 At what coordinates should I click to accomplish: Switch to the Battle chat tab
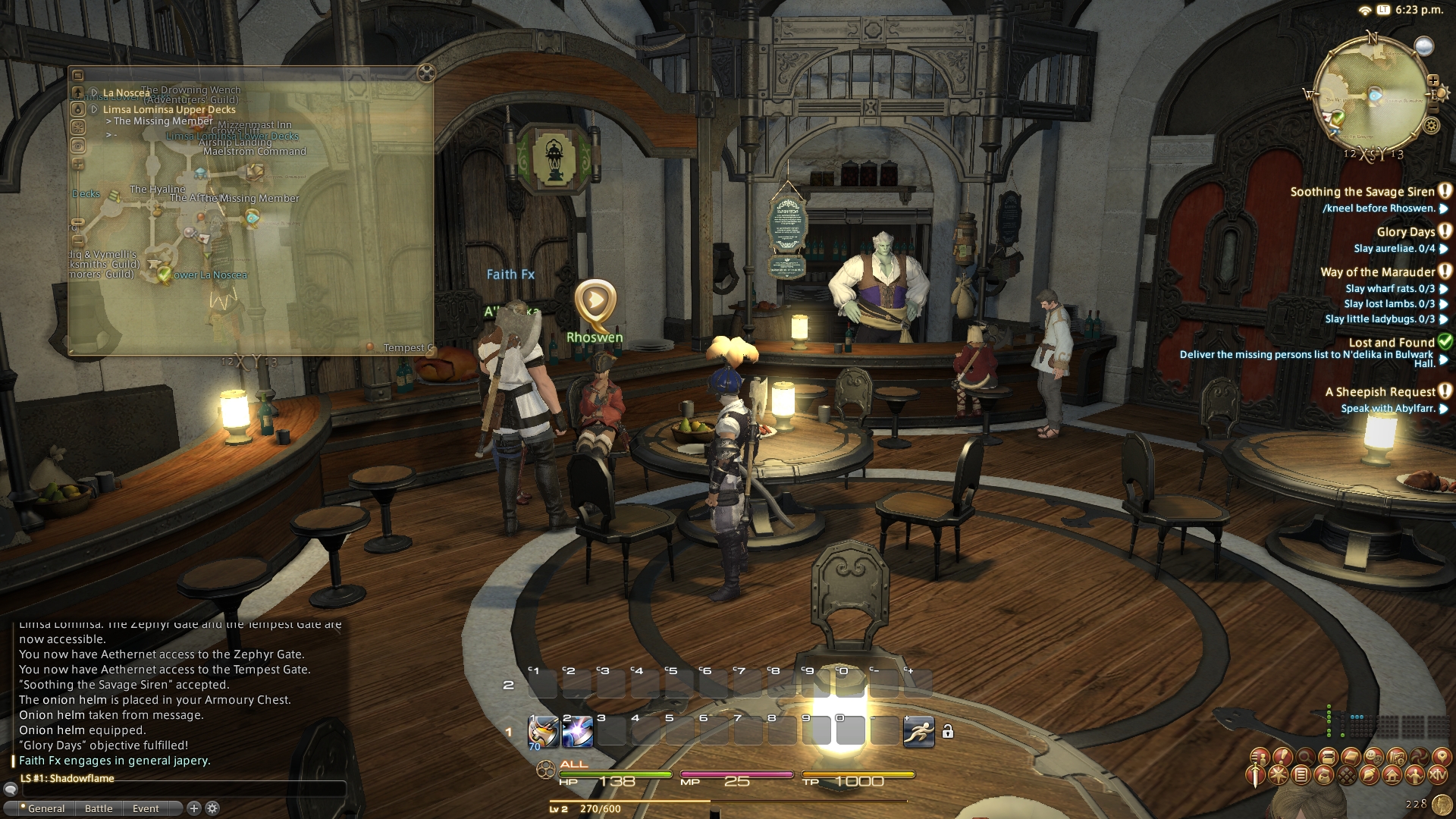click(x=99, y=808)
